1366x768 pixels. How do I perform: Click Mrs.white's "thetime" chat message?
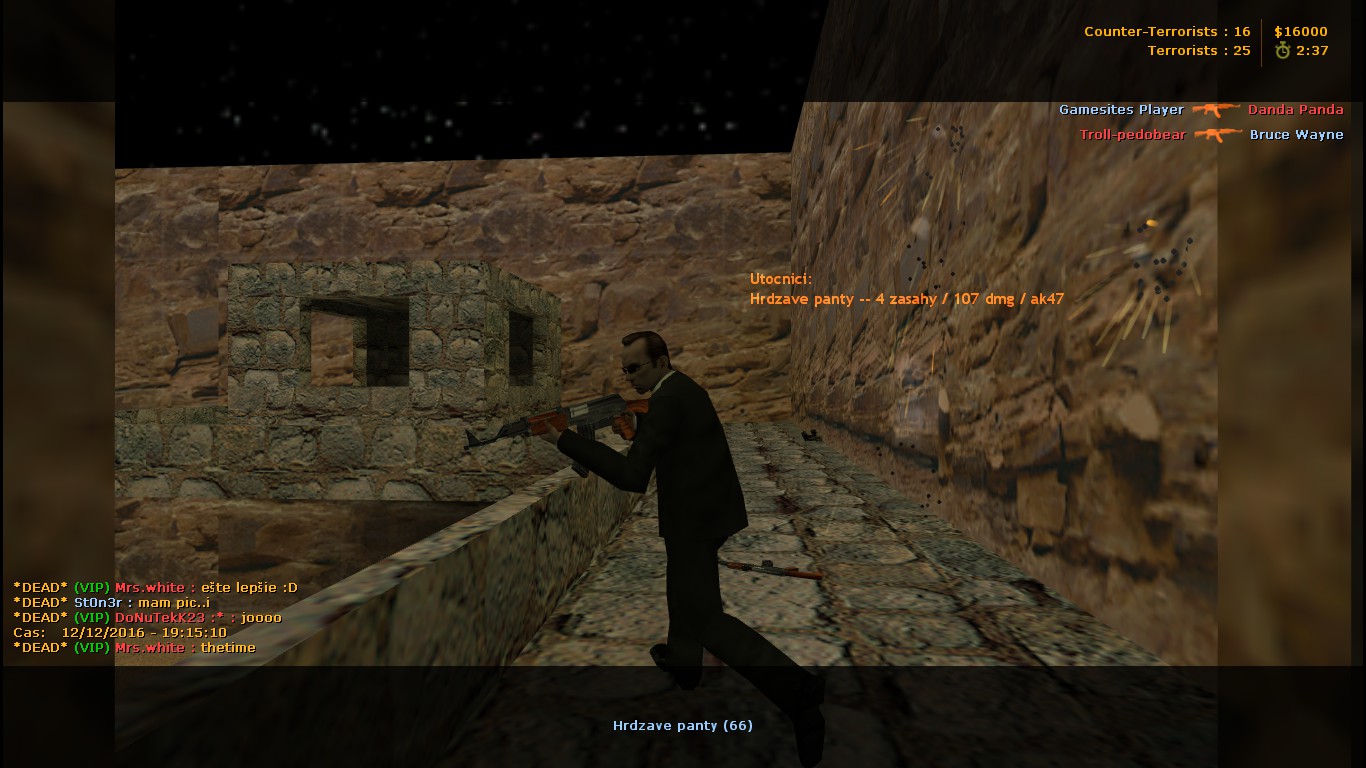[x=134, y=647]
